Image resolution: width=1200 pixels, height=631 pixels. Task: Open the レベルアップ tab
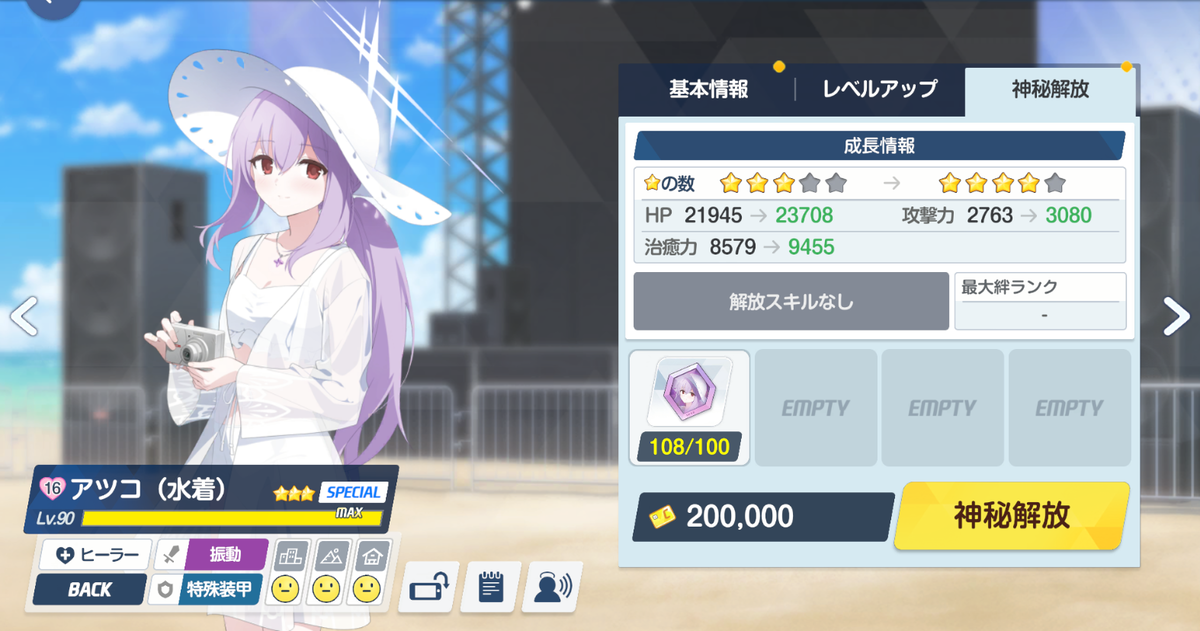point(879,90)
